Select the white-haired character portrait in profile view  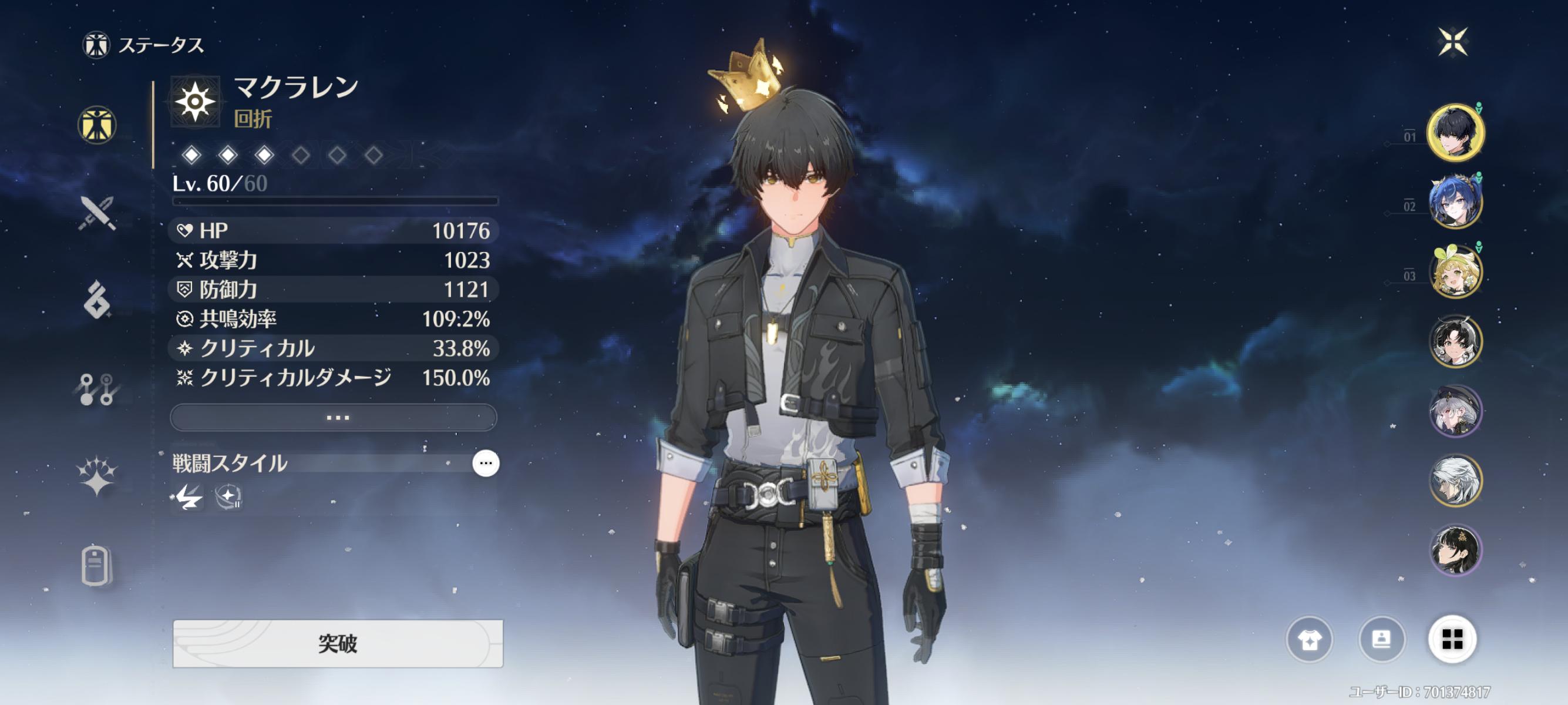tap(1455, 481)
